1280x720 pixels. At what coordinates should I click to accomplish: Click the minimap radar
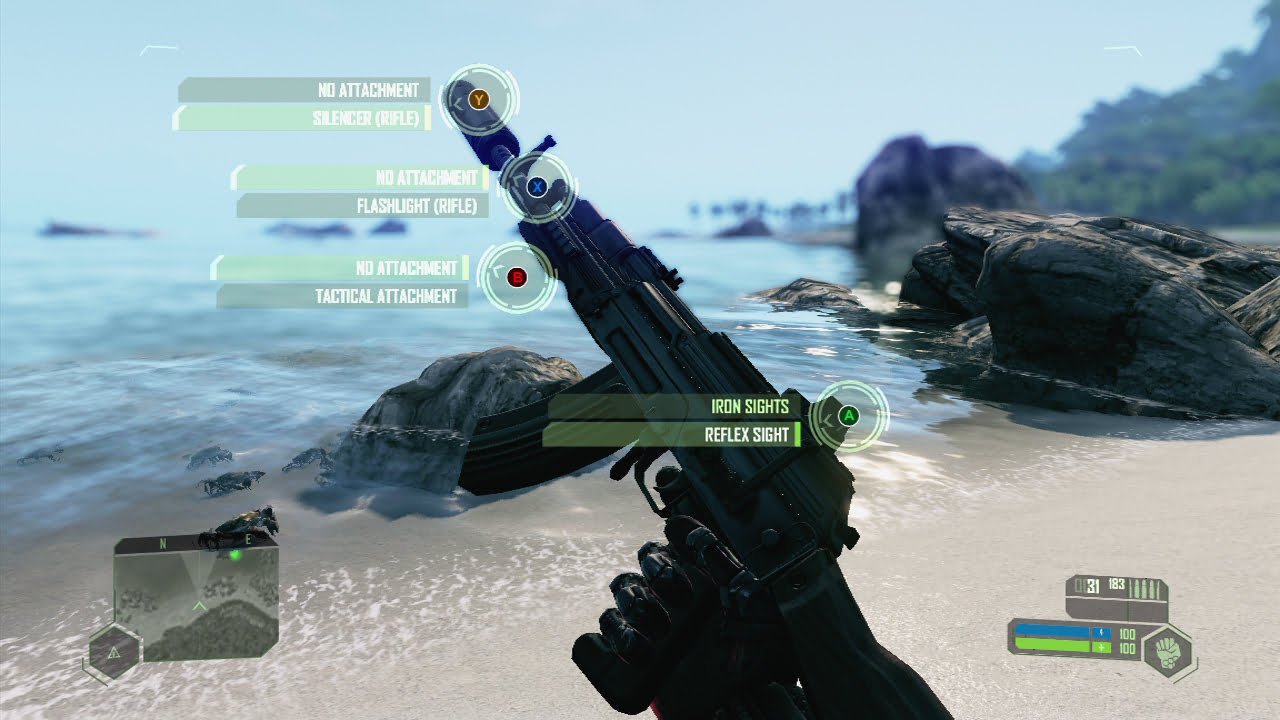(x=198, y=598)
